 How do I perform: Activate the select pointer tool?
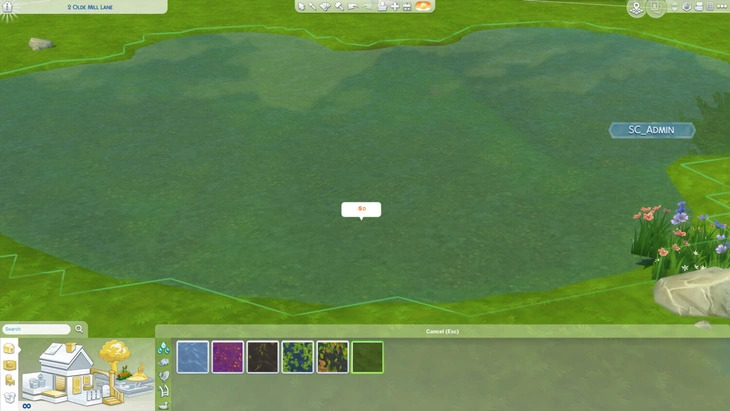click(301, 6)
